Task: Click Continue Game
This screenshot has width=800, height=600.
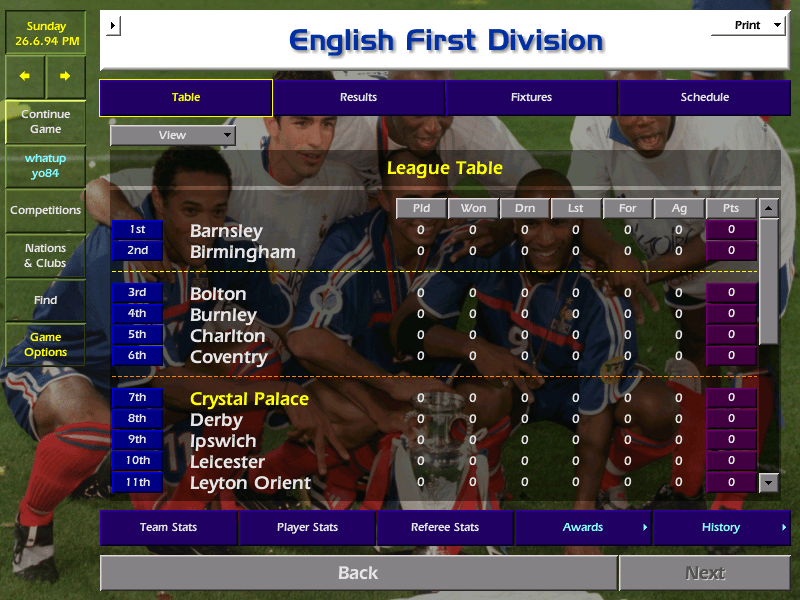Action: point(45,121)
